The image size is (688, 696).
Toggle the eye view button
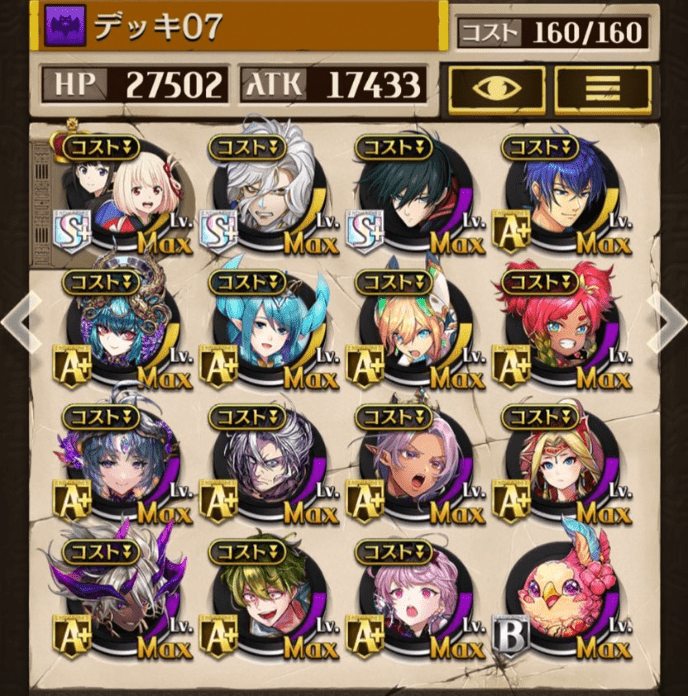tap(496, 88)
